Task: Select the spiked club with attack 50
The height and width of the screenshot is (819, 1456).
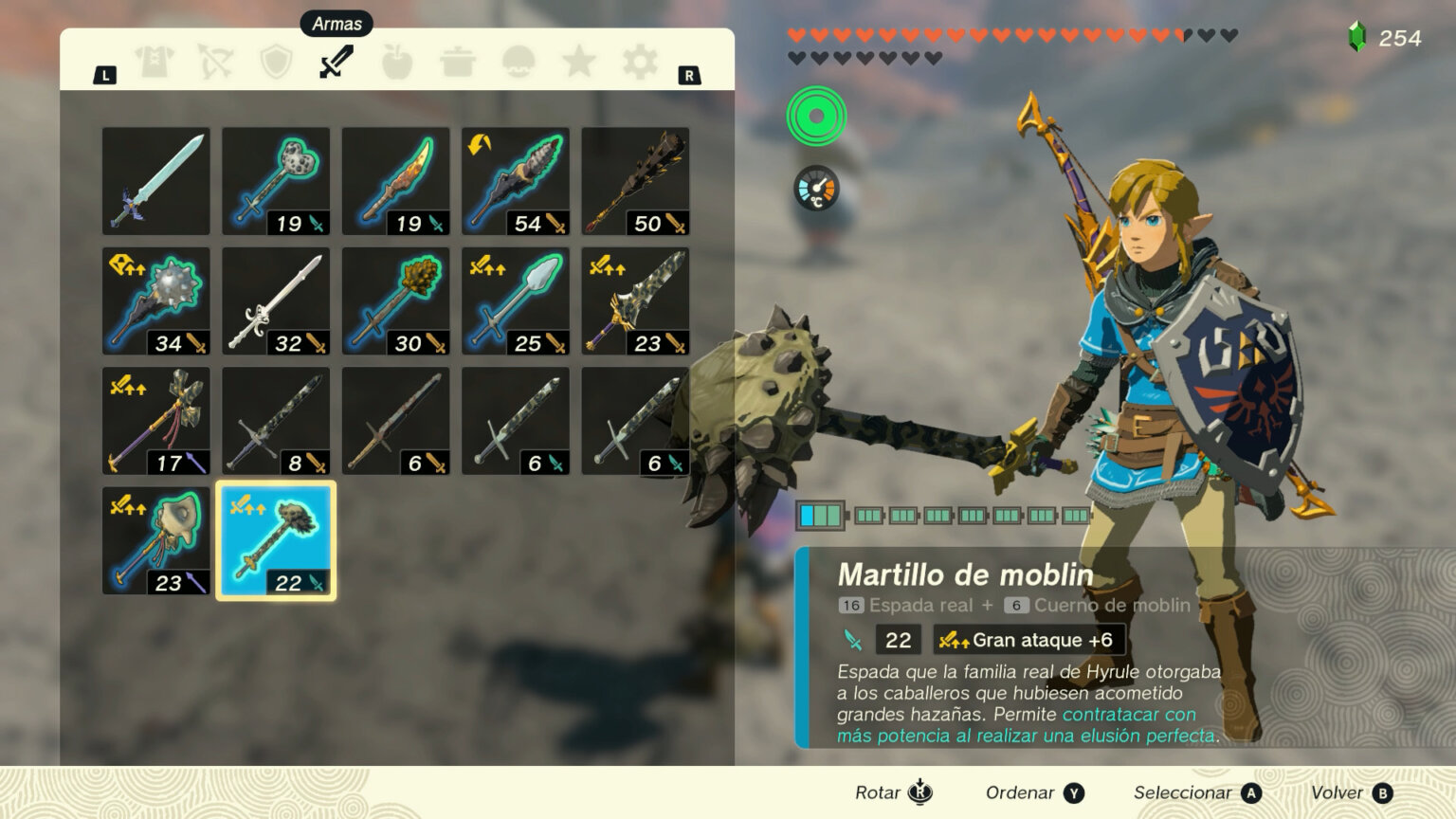Action: [635, 181]
